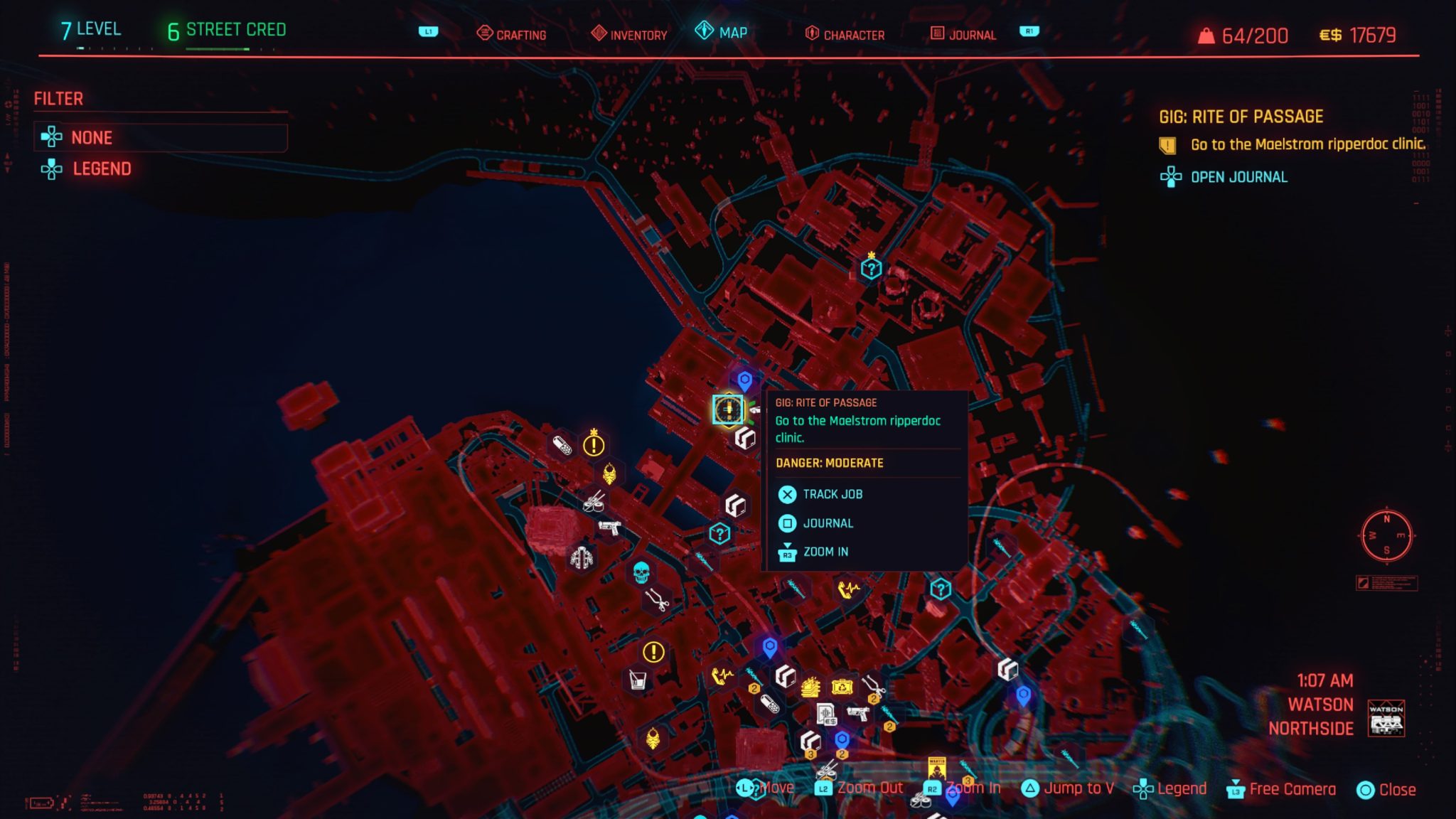Click the compass in the right margin
This screenshot has width=1456, height=819.
point(1387,537)
